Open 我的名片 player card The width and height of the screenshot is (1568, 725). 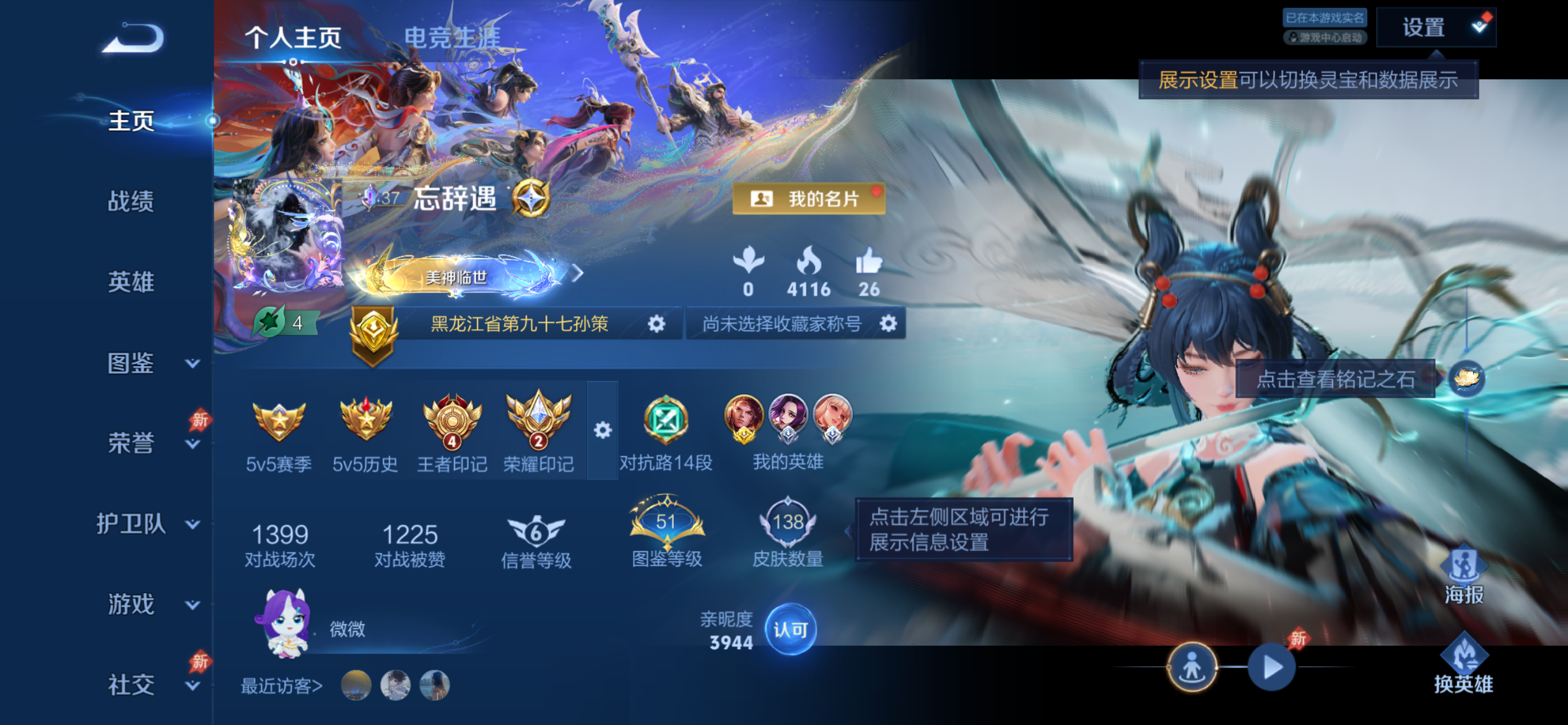coord(808,200)
